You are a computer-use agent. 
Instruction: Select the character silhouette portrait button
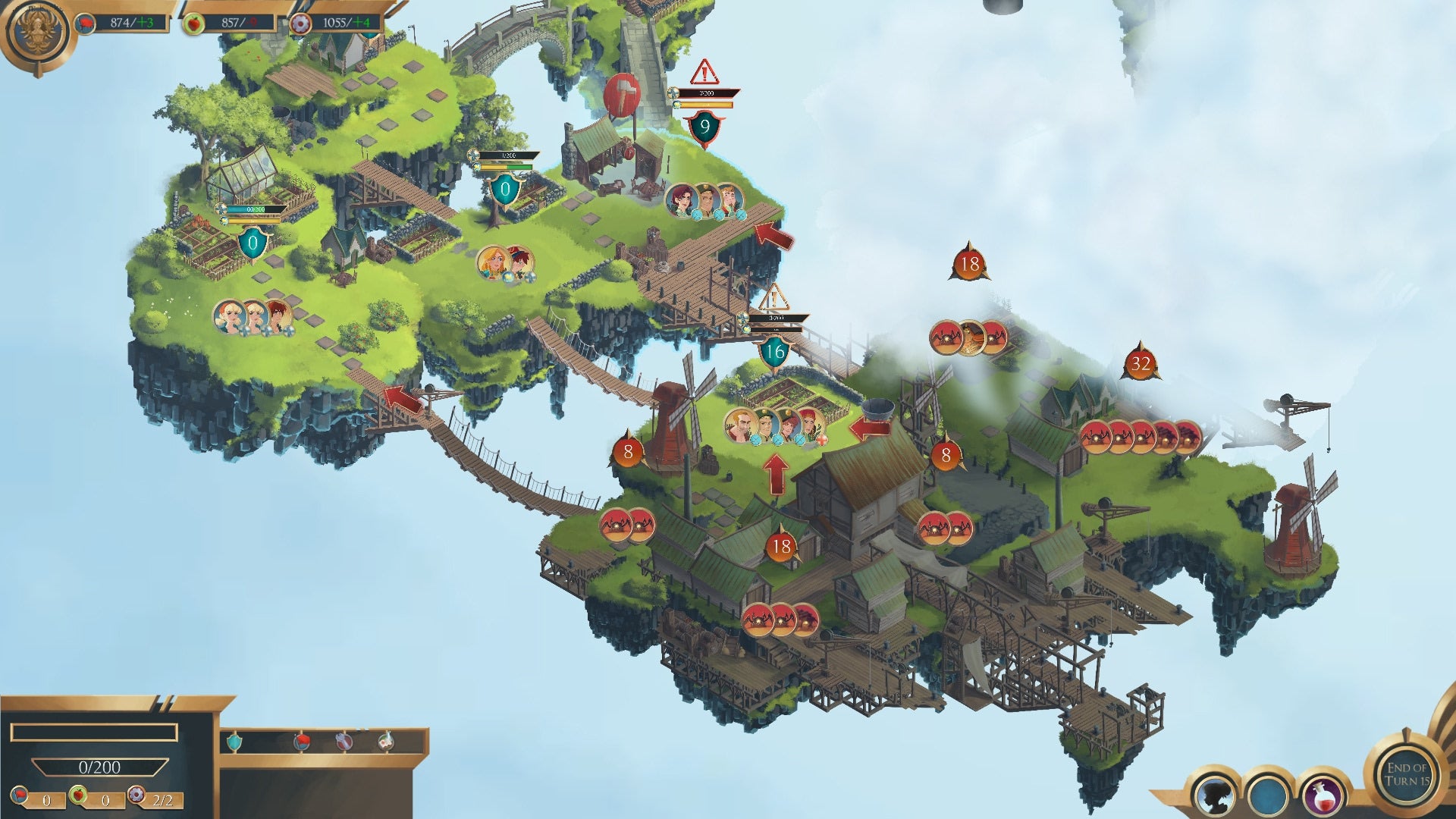pyautogui.click(x=1214, y=795)
